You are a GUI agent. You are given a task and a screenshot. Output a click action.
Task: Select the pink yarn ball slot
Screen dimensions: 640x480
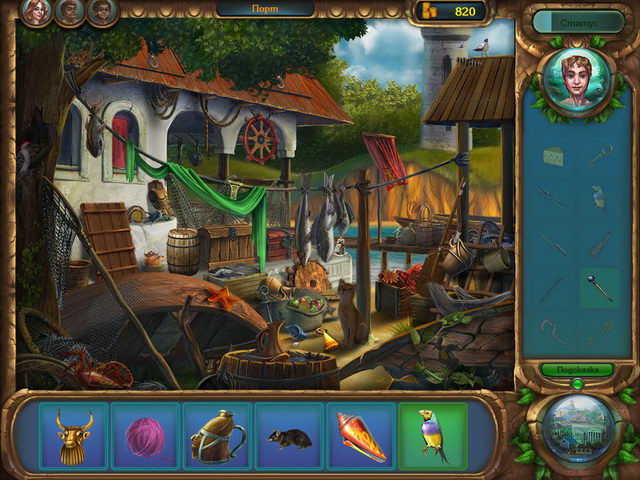click(x=145, y=436)
